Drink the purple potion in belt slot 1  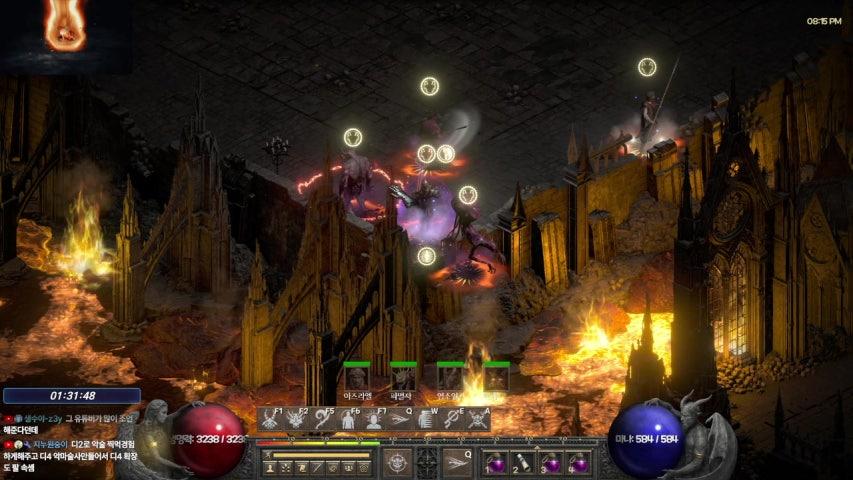497,463
